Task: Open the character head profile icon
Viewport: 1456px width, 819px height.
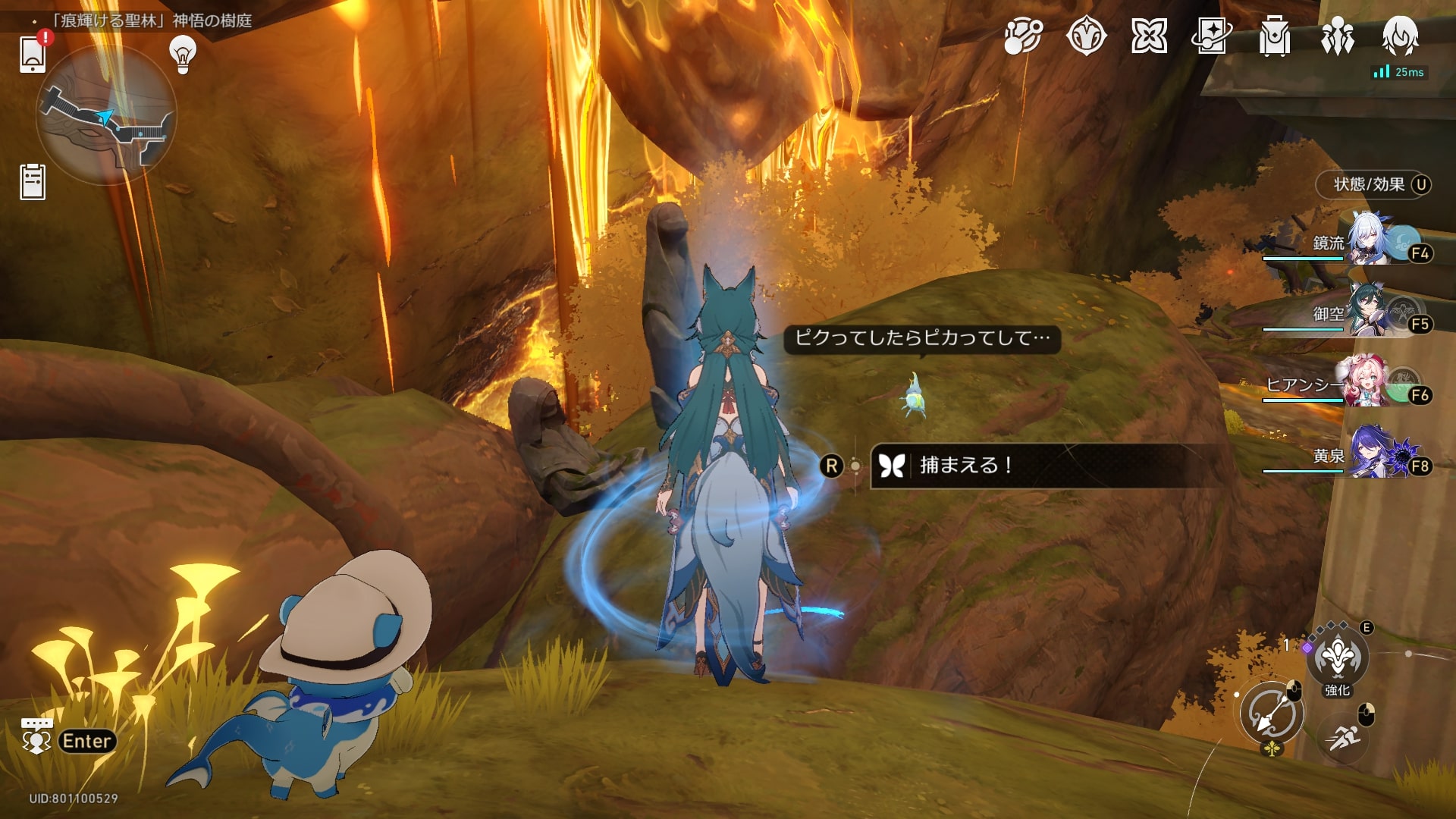Action: point(1400,36)
